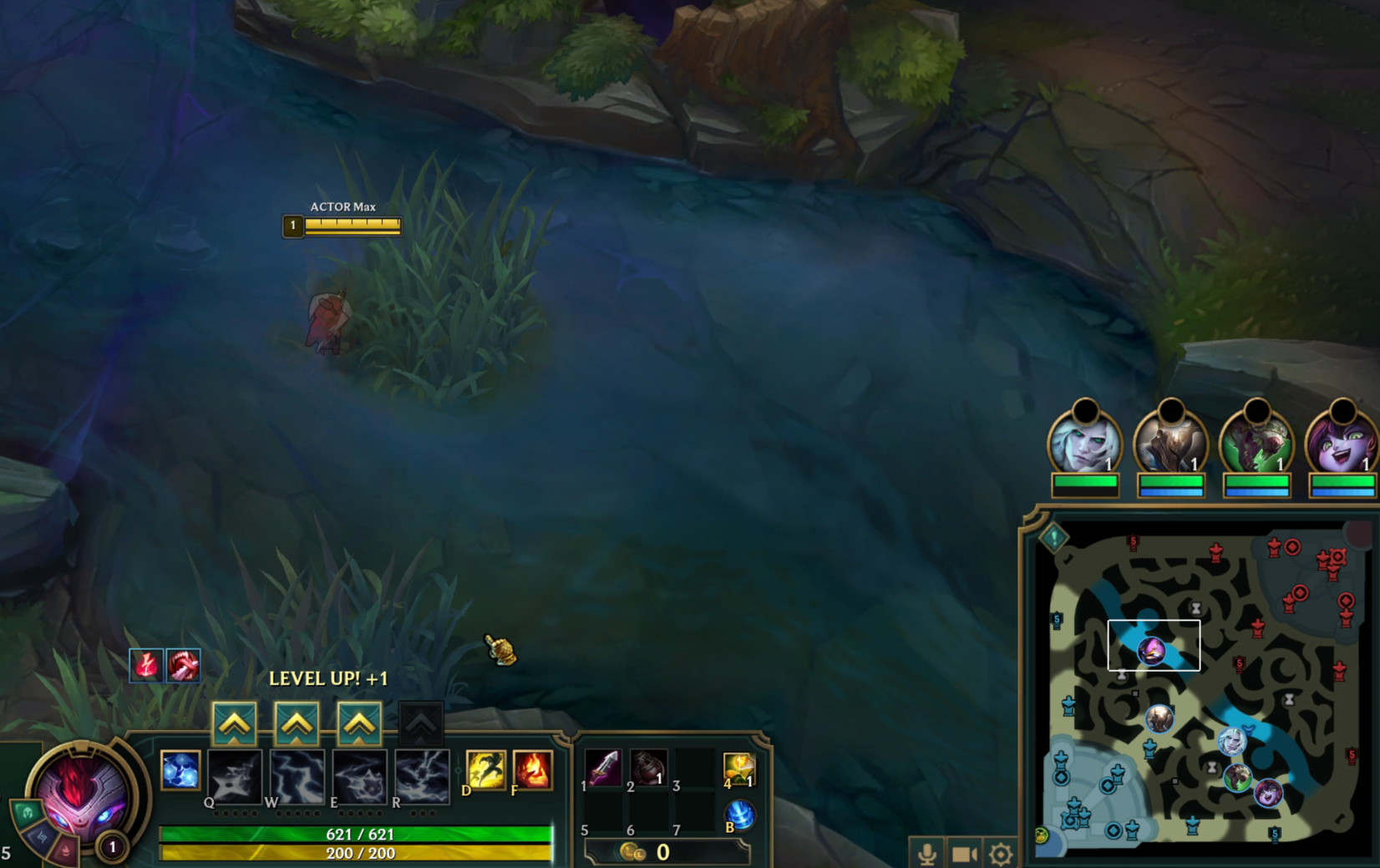Use the potion in slot 2
This screenshot has width=1380, height=868.
pos(648,768)
